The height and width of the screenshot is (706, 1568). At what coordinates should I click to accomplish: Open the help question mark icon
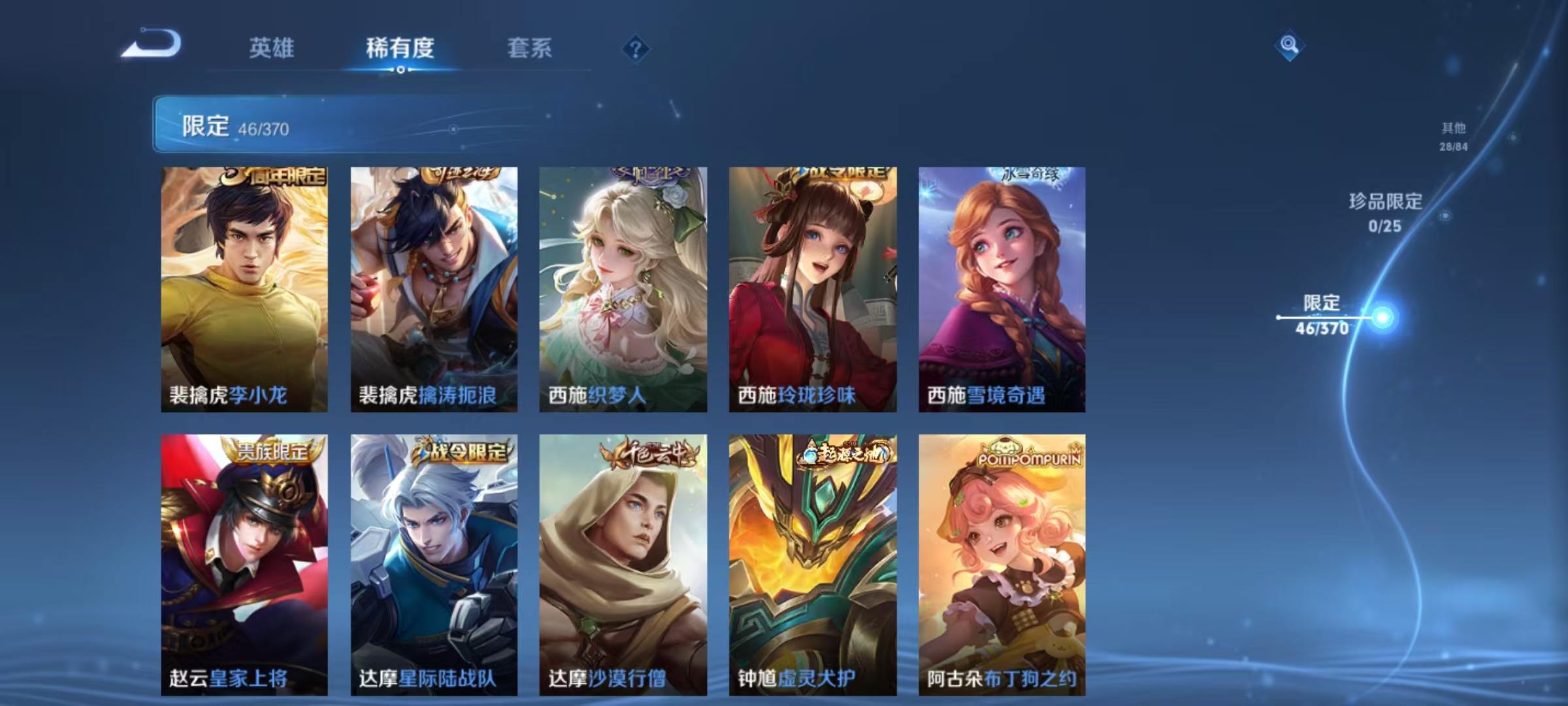[636, 49]
